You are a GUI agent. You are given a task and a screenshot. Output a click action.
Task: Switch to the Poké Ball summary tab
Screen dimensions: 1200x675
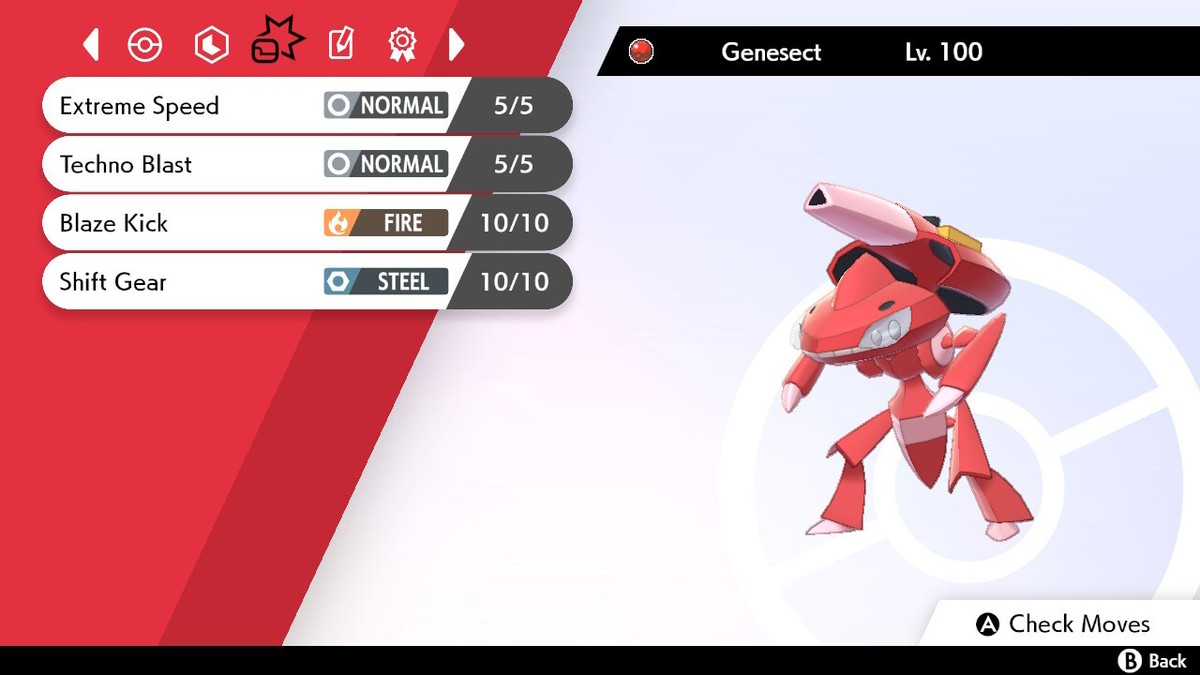[145, 45]
